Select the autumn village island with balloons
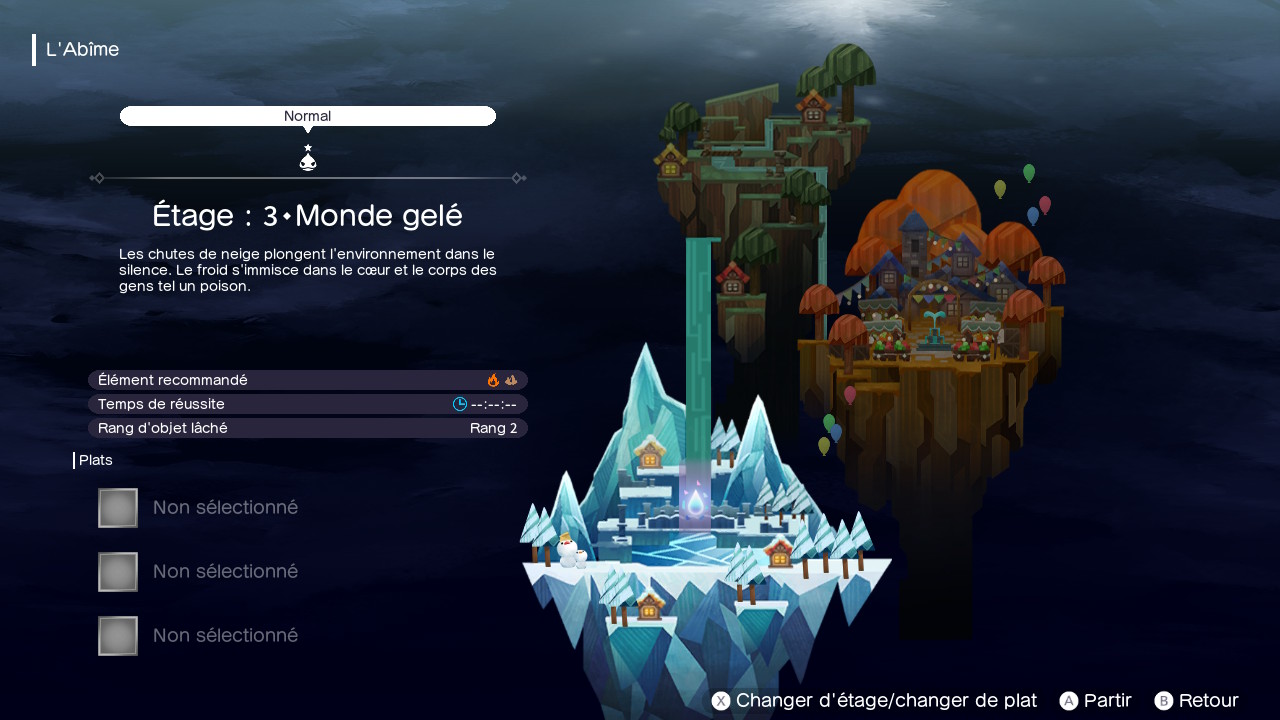Screen dimensions: 1280x720 coord(935,300)
